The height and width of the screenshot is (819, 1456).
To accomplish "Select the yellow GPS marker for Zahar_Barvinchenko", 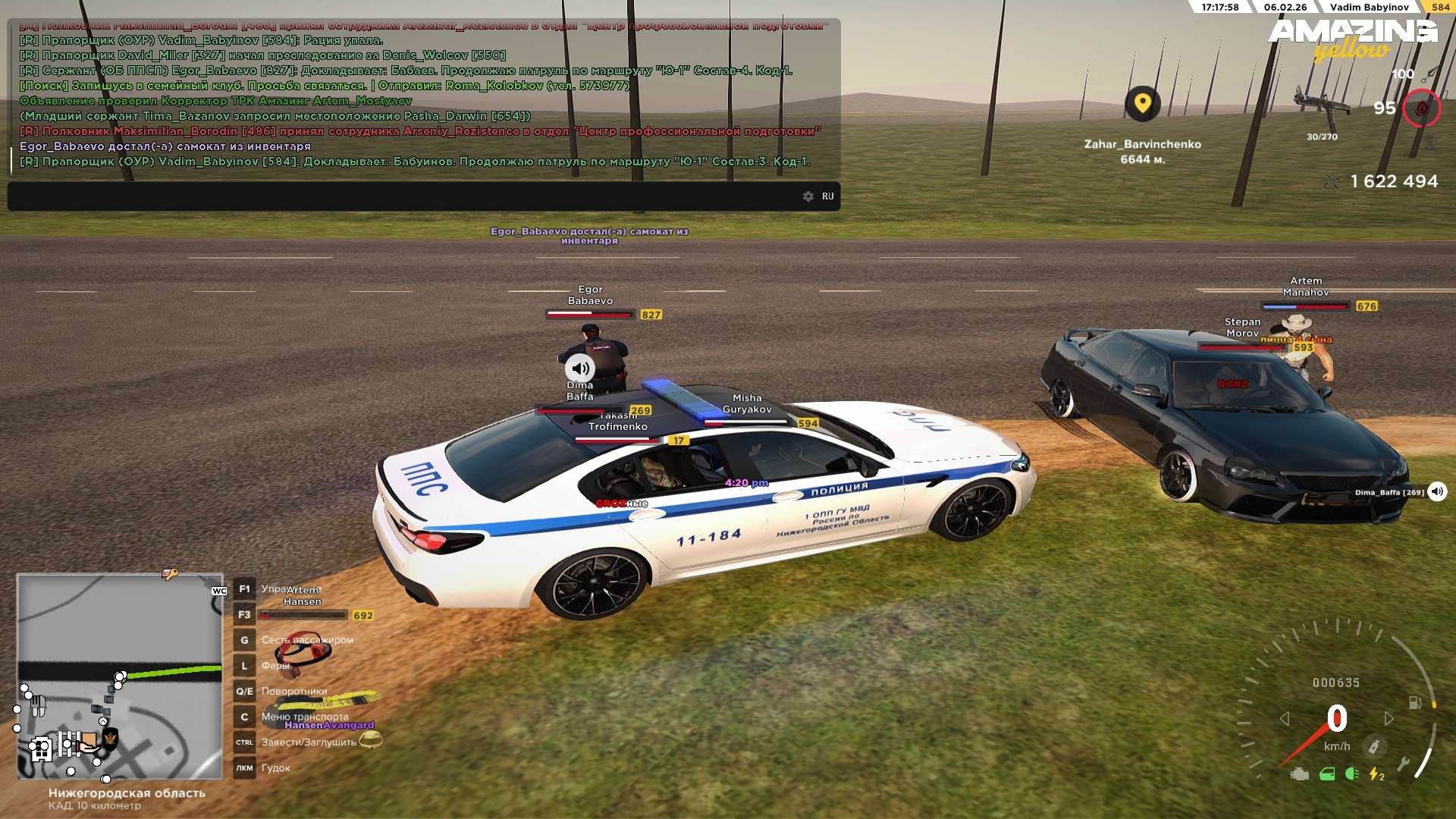I will (x=1142, y=103).
